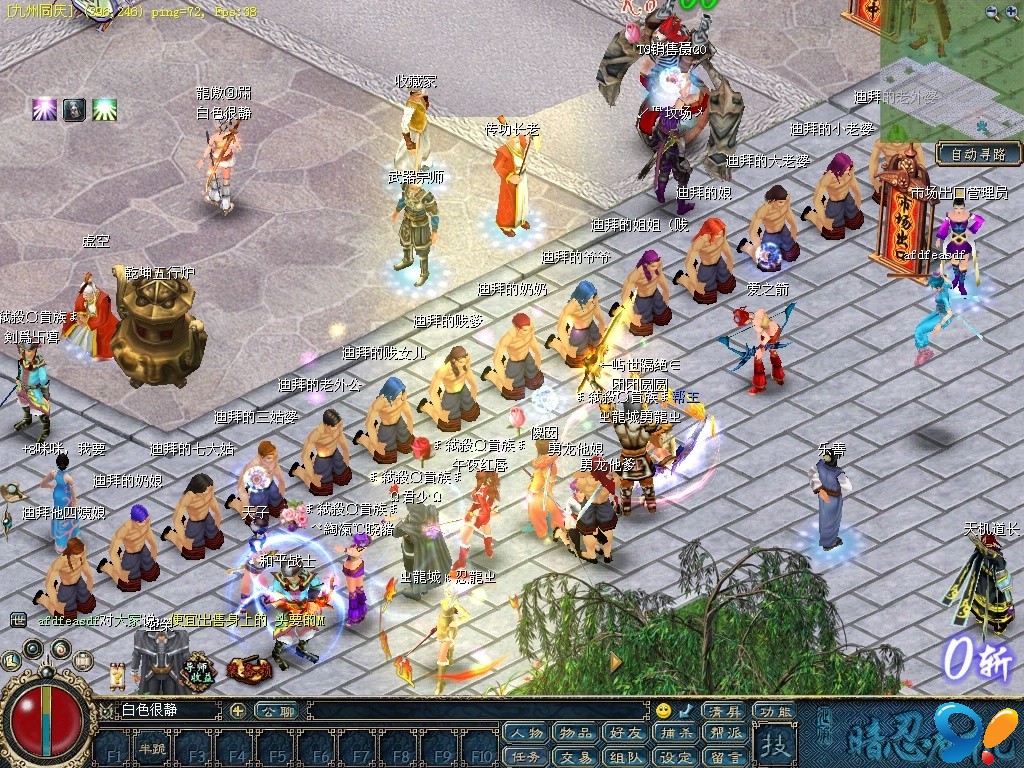Zoom in the minimap with plus magnifier

coord(991,13)
